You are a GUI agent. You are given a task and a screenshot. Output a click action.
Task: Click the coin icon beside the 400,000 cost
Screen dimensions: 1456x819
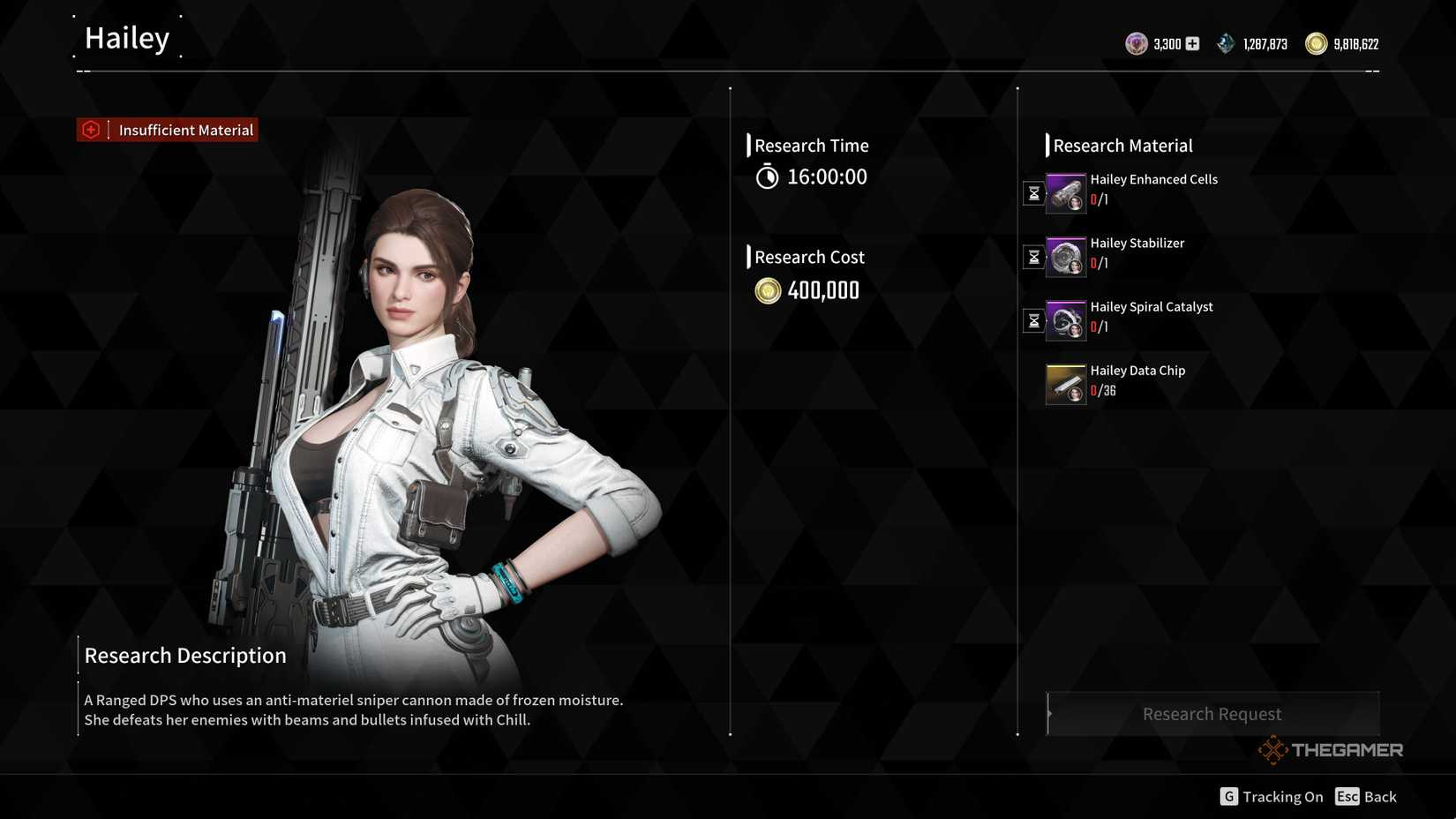click(x=767, y=290)
